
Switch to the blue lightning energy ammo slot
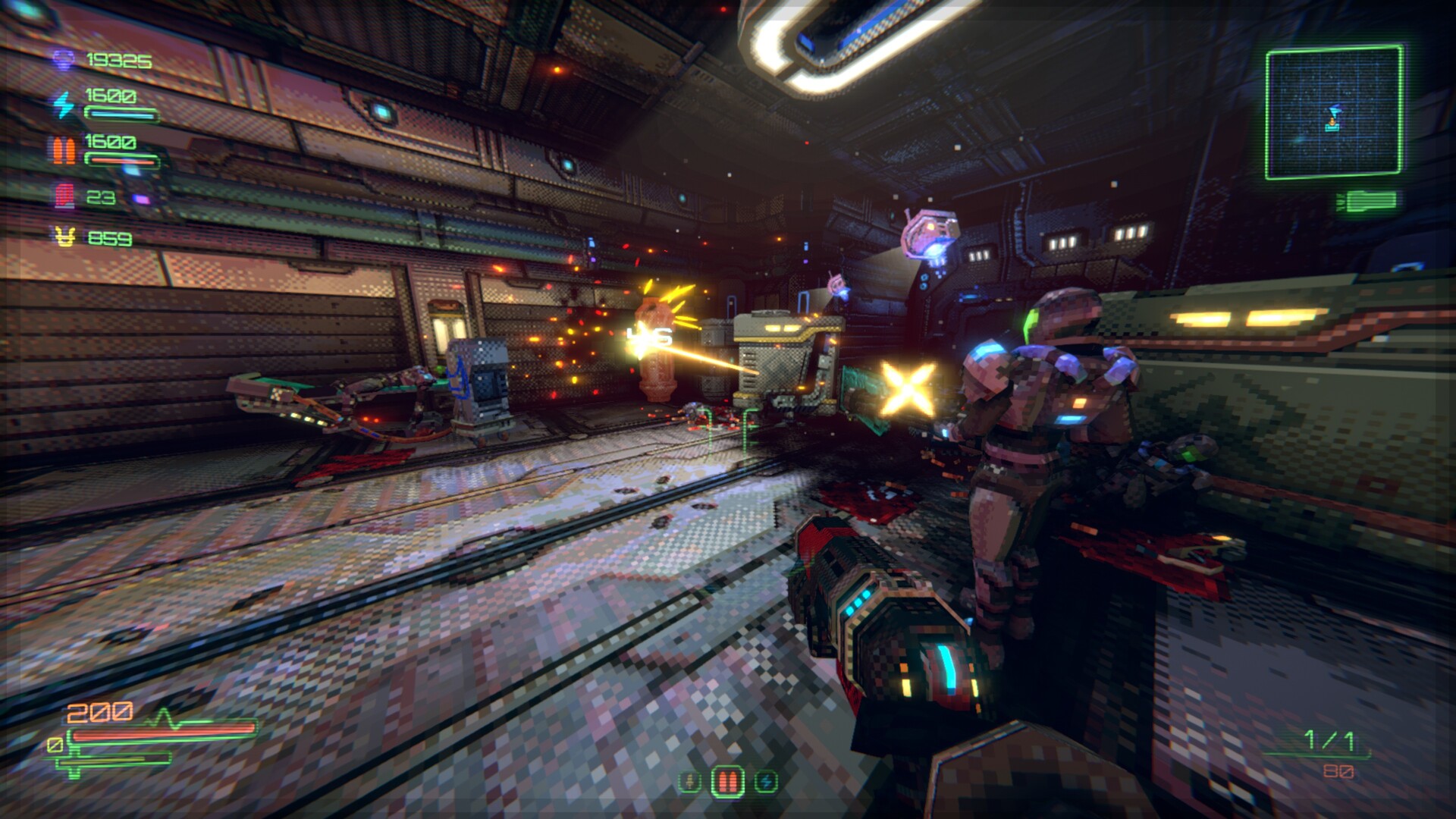click(766, 781)
